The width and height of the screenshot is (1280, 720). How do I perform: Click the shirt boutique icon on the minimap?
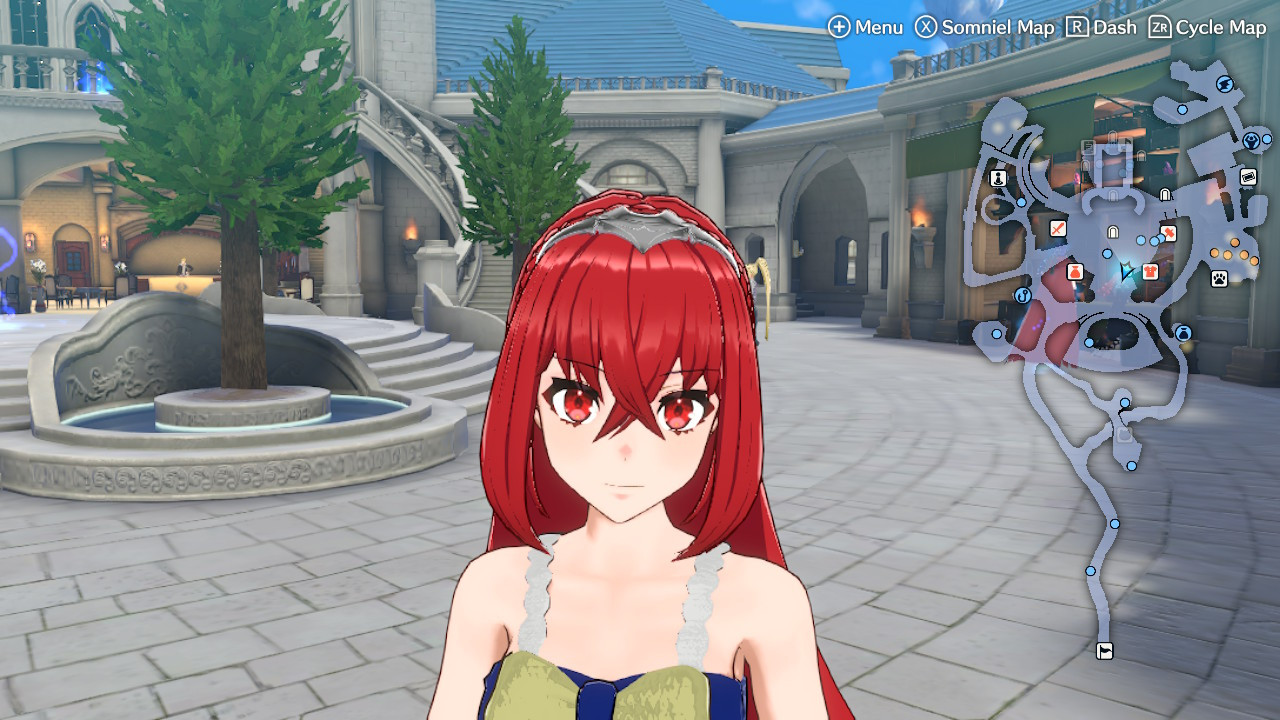(x=1150, y=270)
